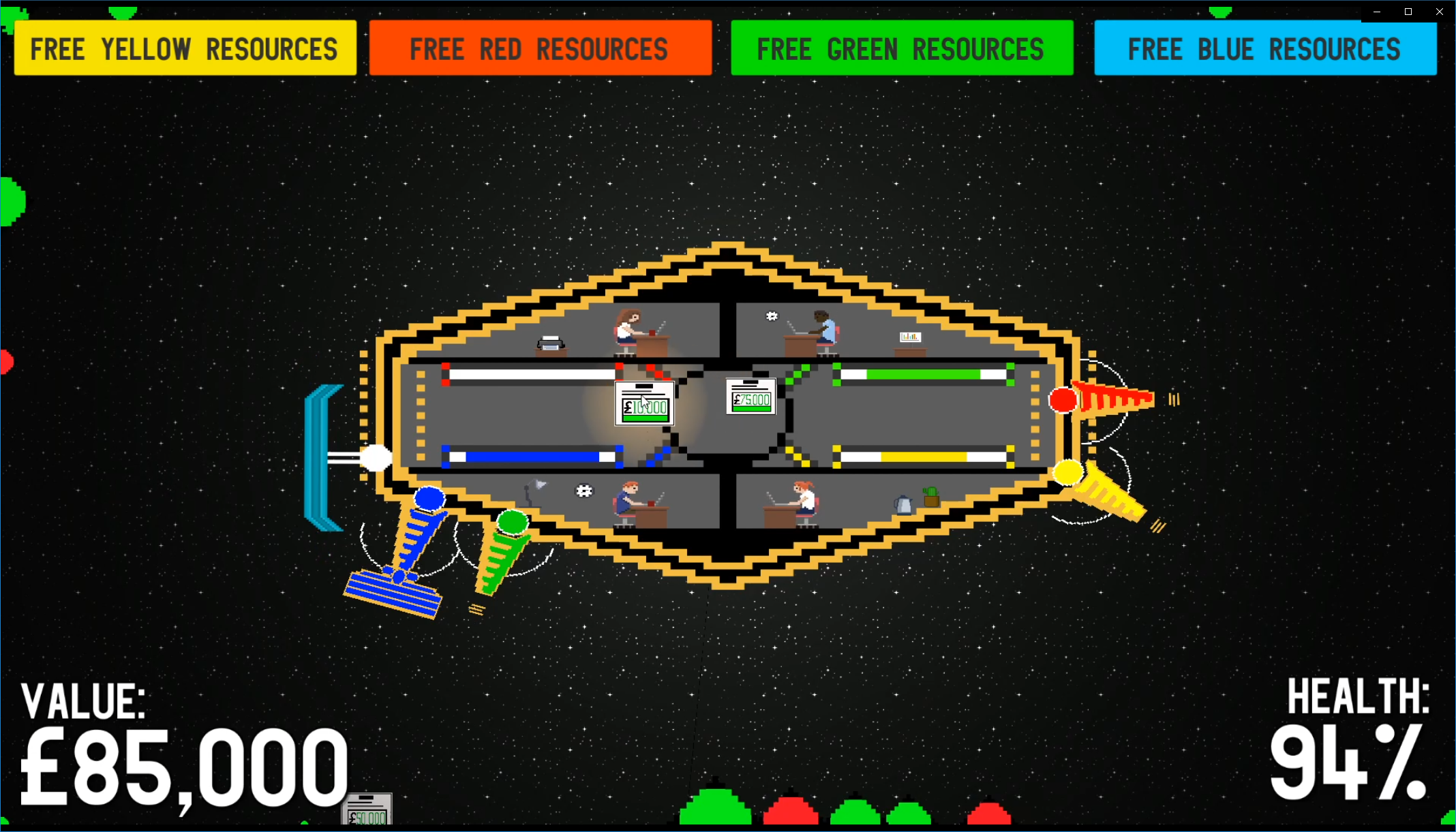Image resolution: width=1456 pixels, height=832 pixels.
Task: Choose the Free Blue Resources button
Action: (1264, 48)
